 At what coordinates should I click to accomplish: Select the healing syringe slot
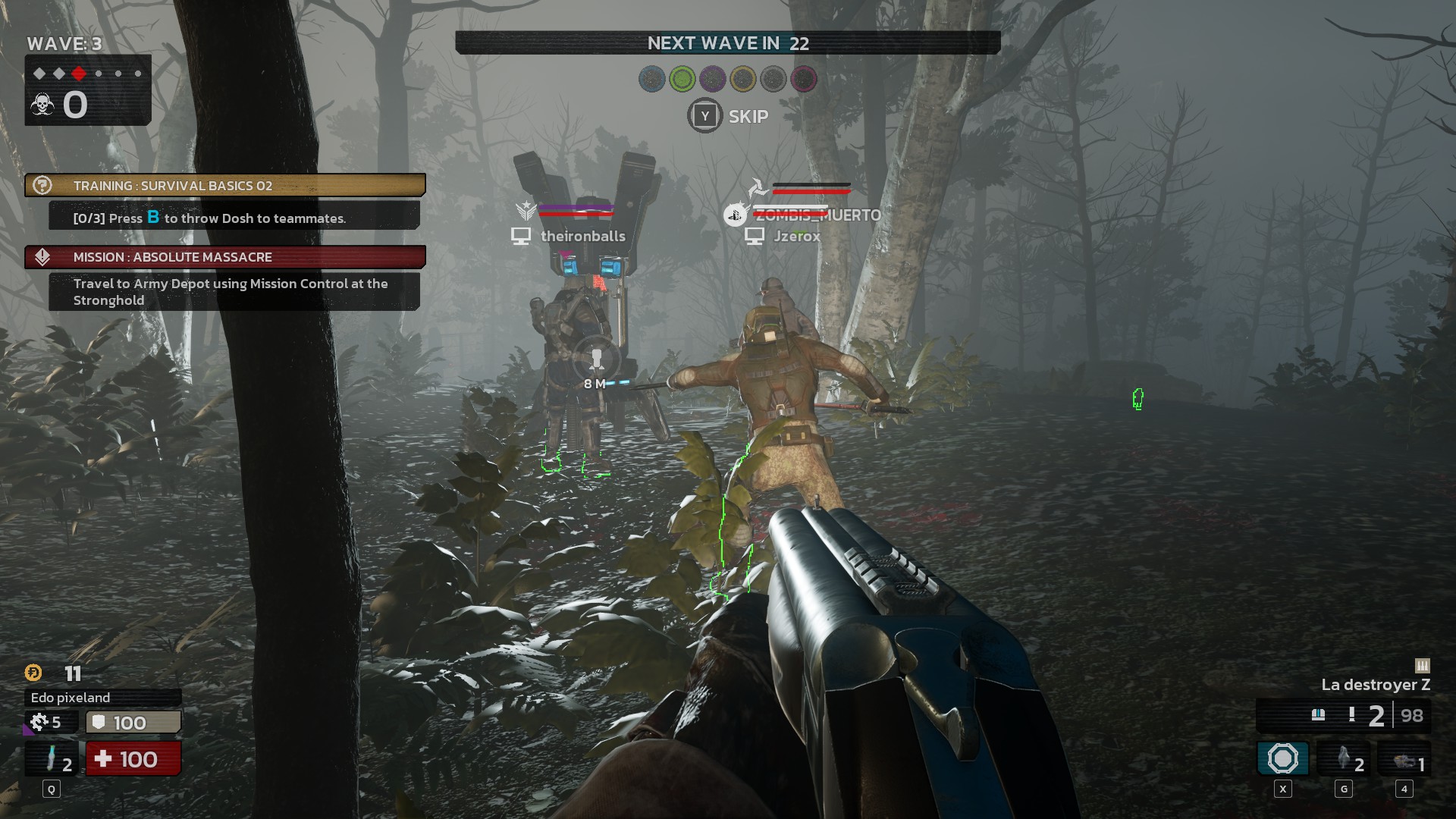point(52,759)
